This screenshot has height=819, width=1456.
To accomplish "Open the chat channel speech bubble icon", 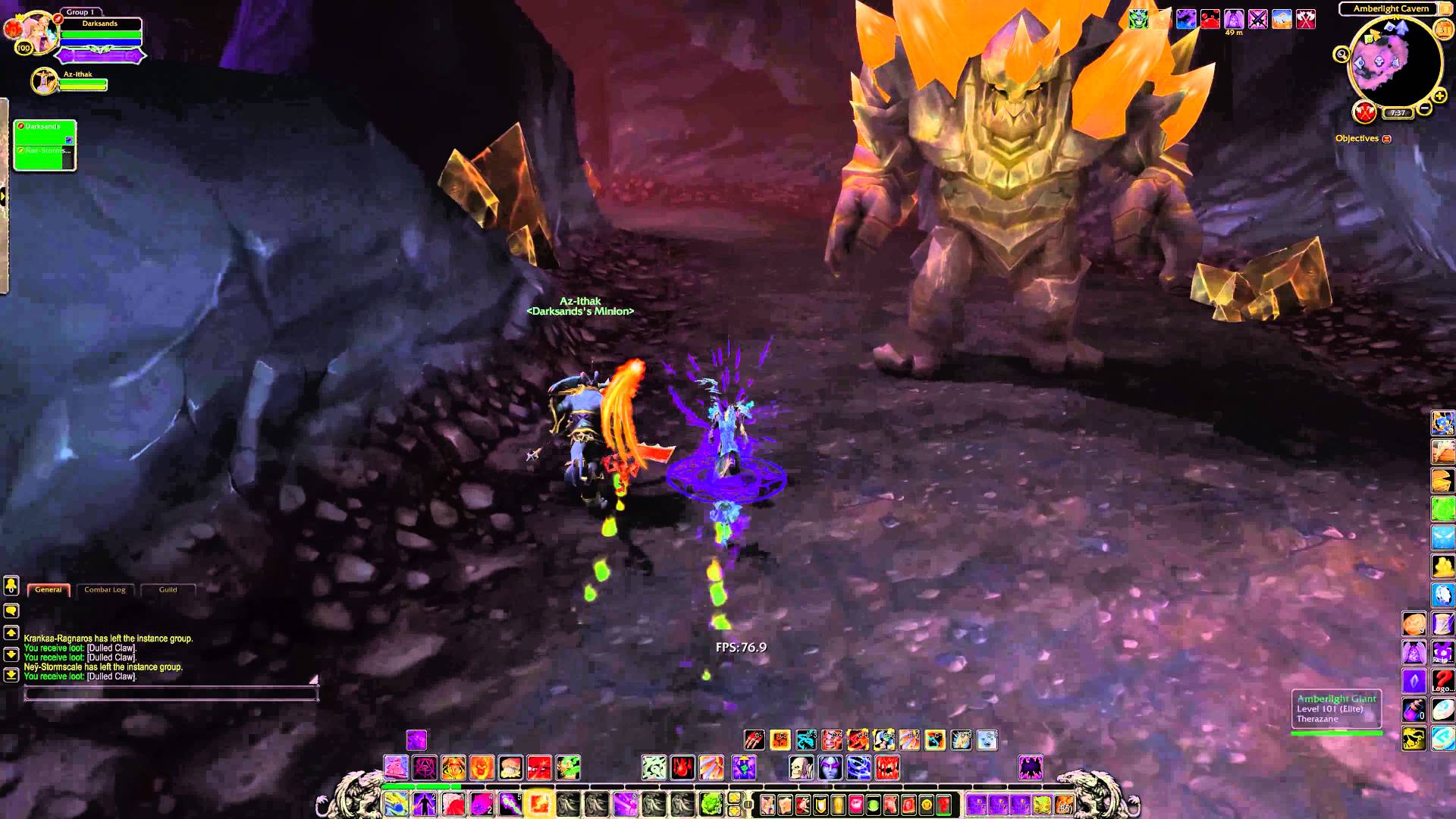I will coord(11,610).
